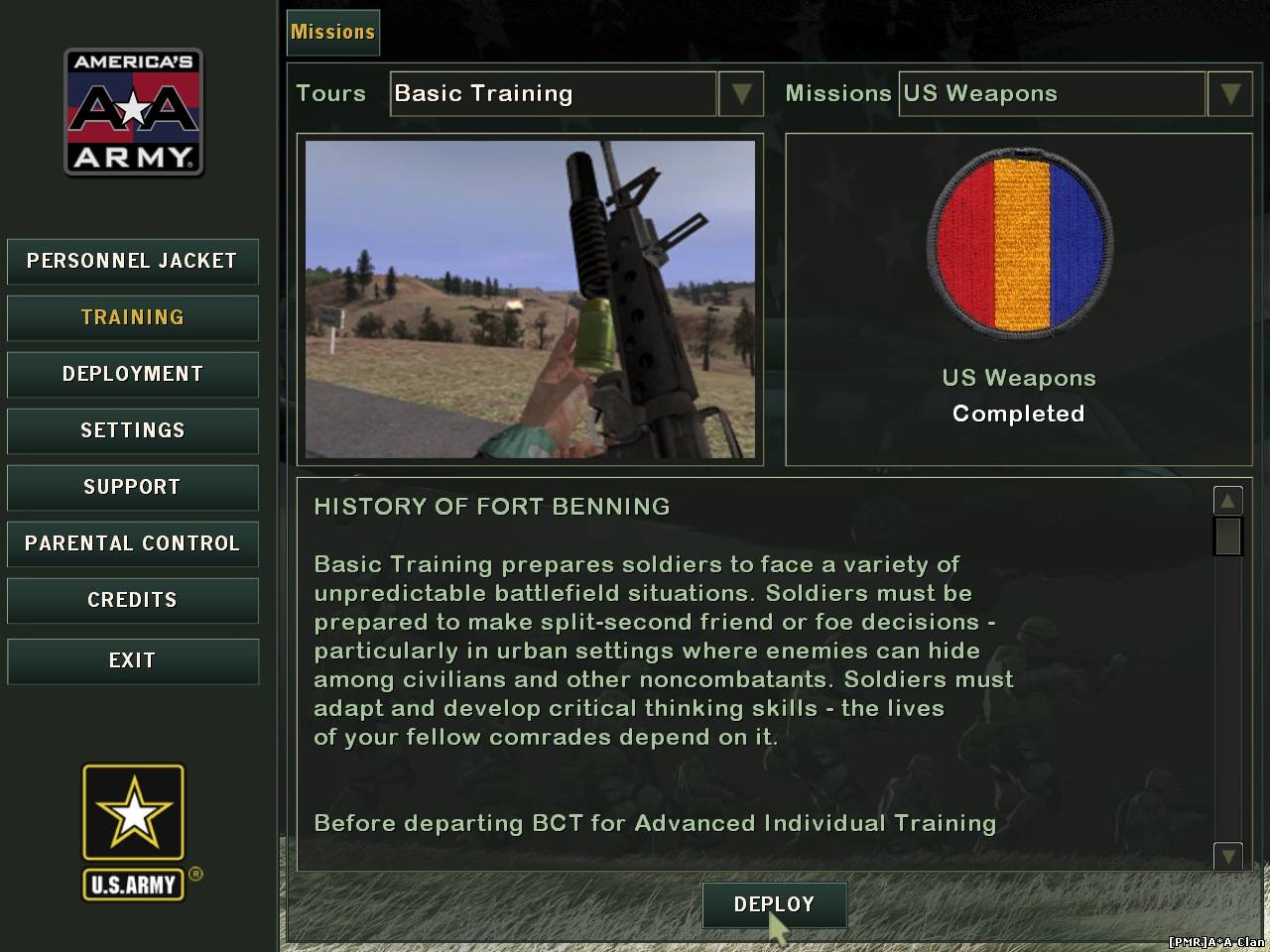This screenshot has width=1270, height=952.
Task: Click the Basic Training tour field
Action: click(x=553, y=94)
